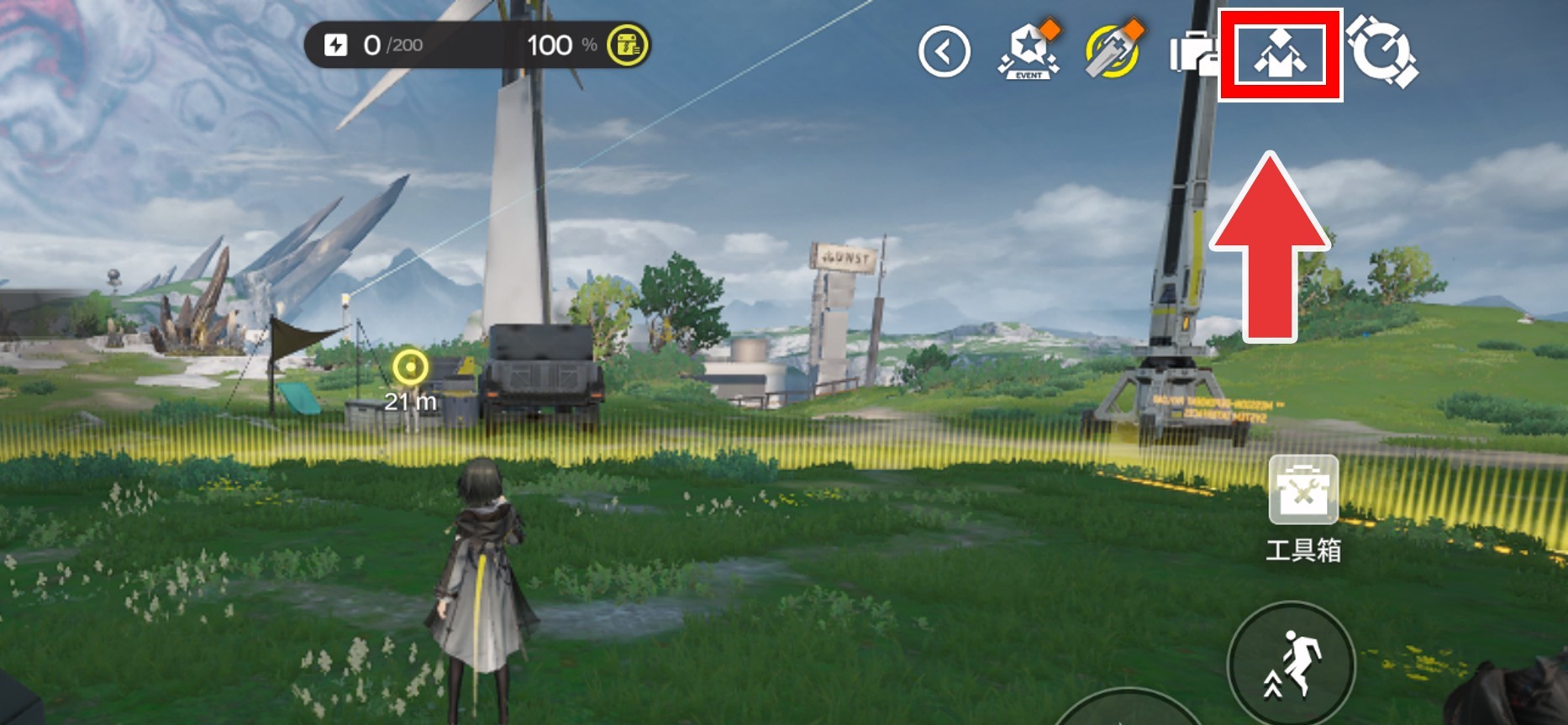This screenshot has width=1568, height=725.
Task: Open the circular ring icon at top right
Action: click(x=1382, y=53)
